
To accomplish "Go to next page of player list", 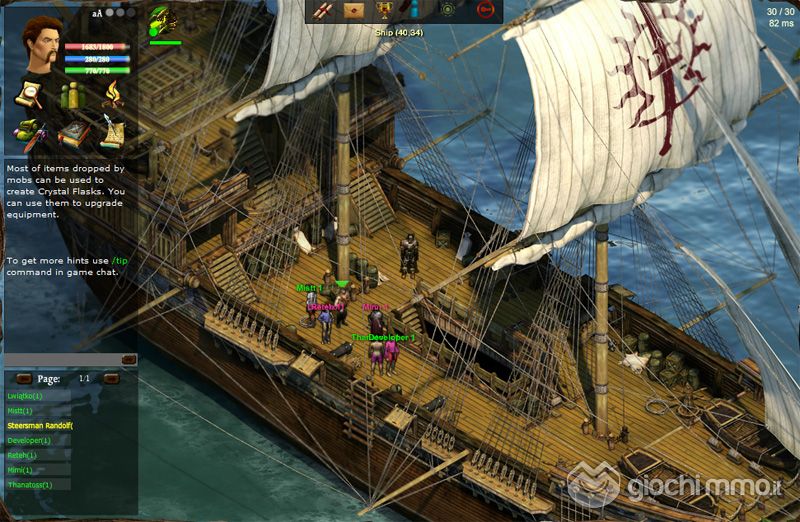I will coord(111,379).
